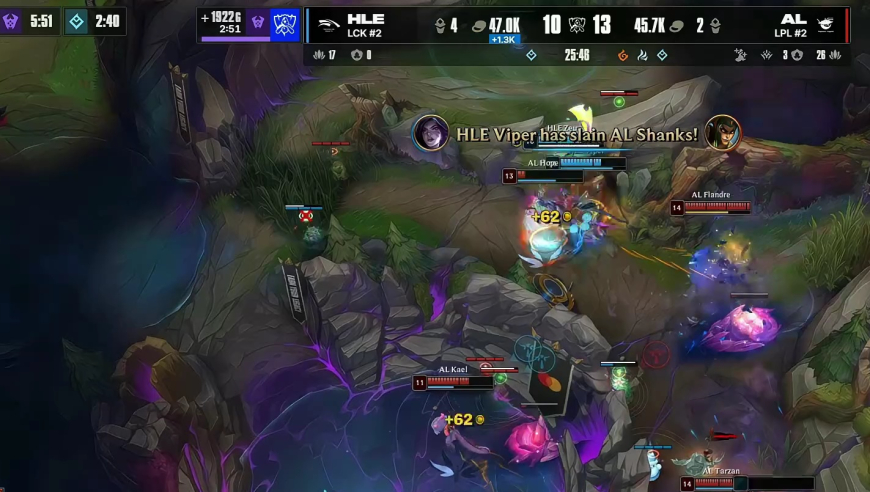870x492 pixels.
Task: Click the blue Worlds logo badge
Action: coord(286,24)
